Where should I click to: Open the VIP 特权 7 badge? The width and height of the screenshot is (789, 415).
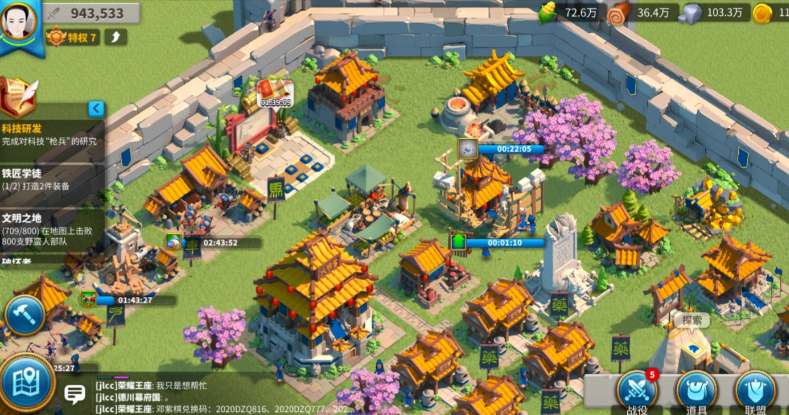[x=72, y=37]
